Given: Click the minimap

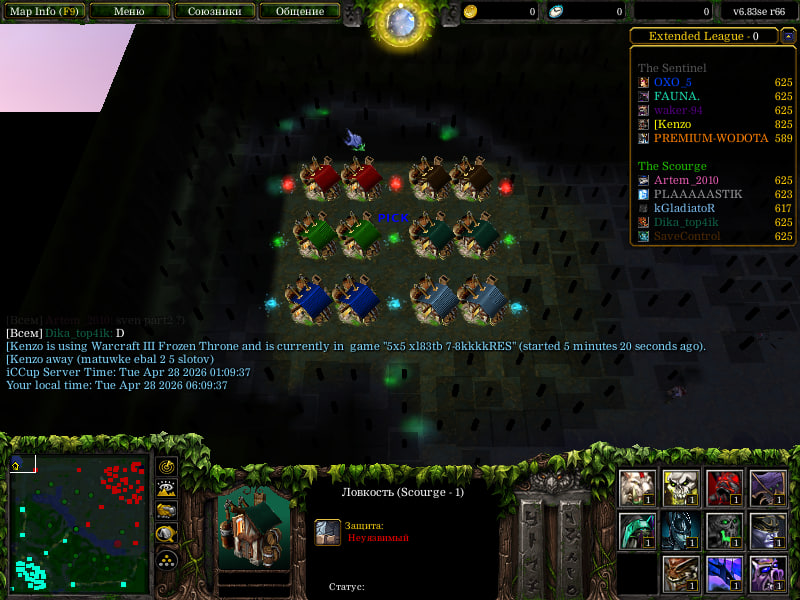Looking at the screenshot, I should click(79, 524).
